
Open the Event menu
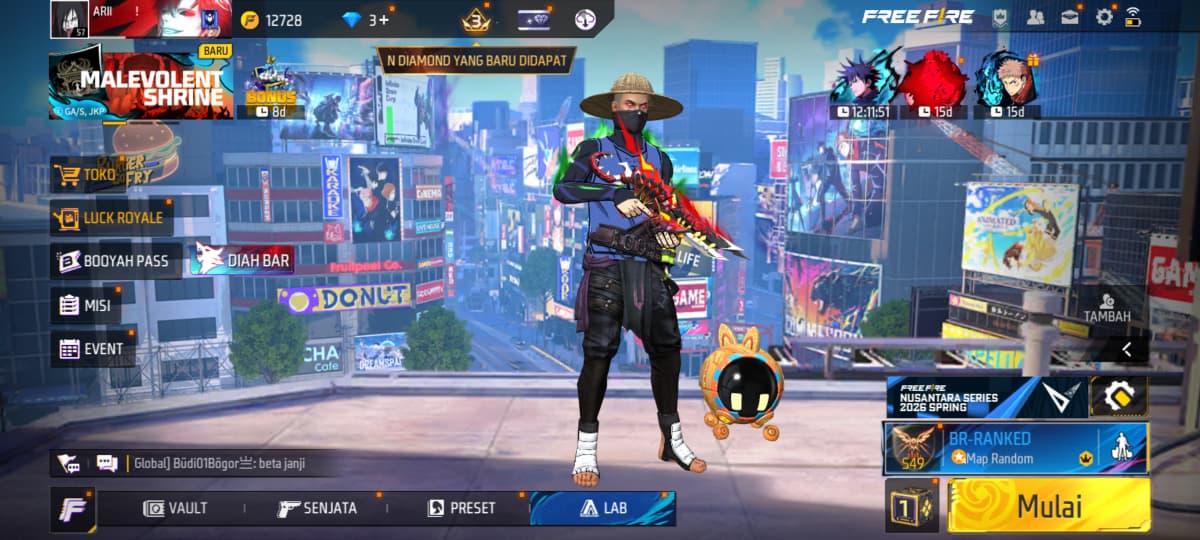click(x=93, y=349)
